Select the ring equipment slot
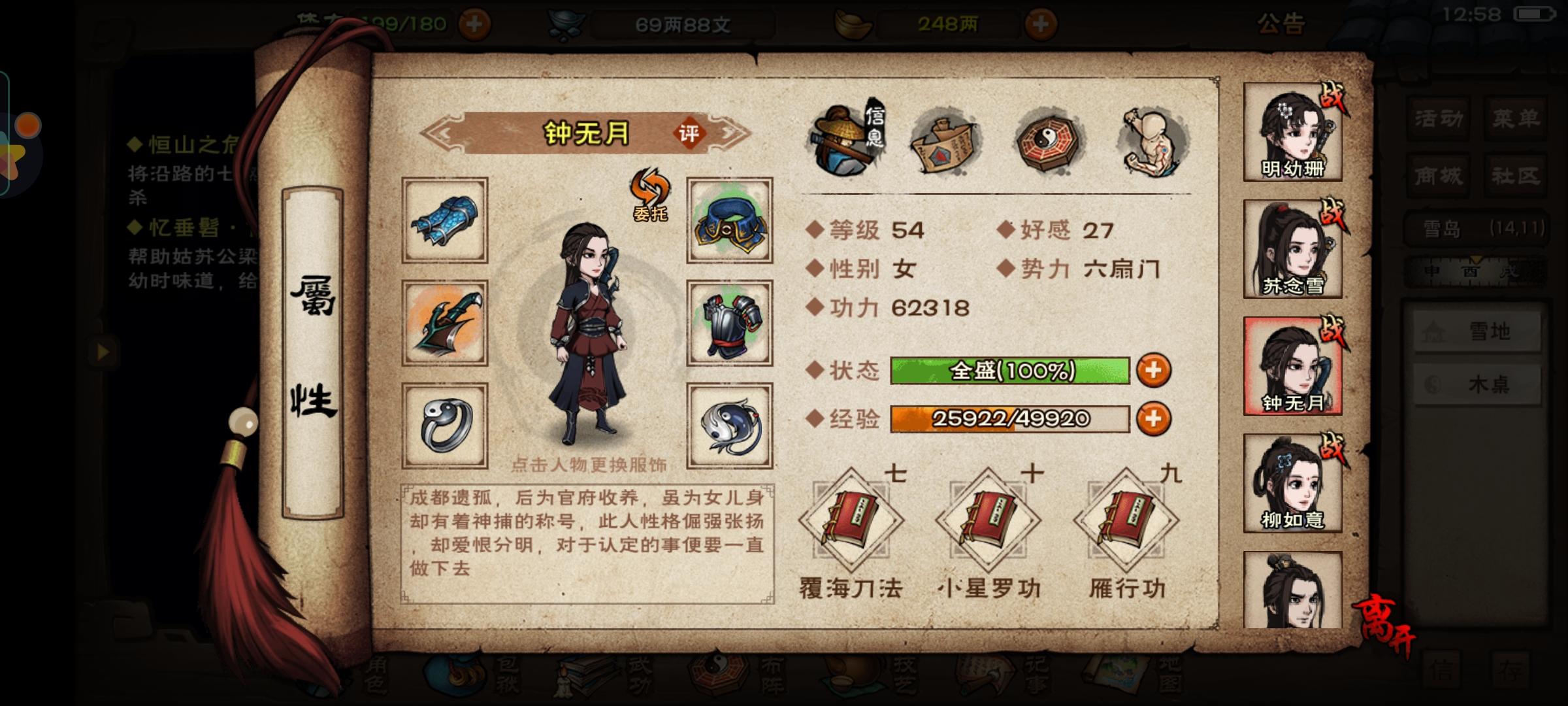The height and width of the screenshot is (706, 1568). coord(444,426)
